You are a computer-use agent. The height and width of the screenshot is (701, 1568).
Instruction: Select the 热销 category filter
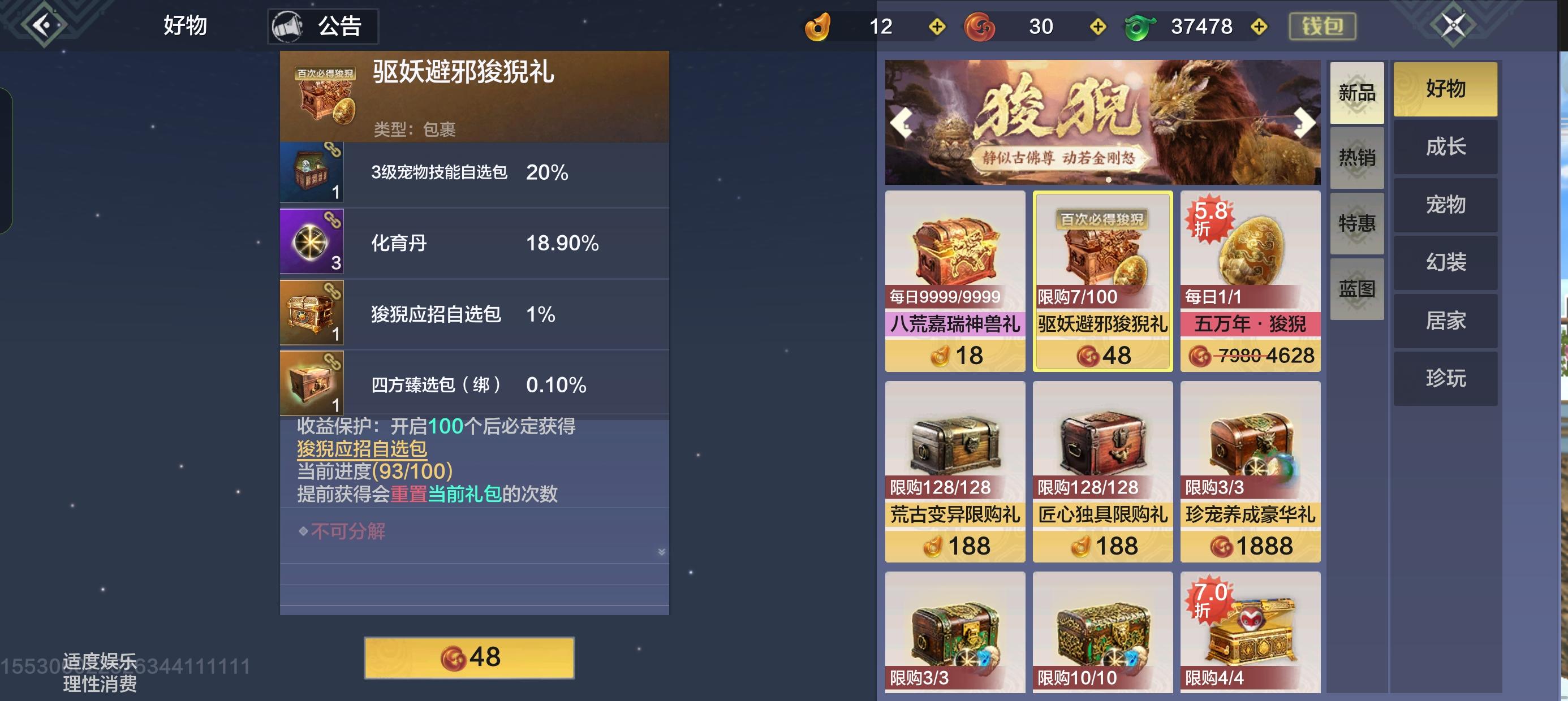pyautogui.click(x=1357, y=158)
